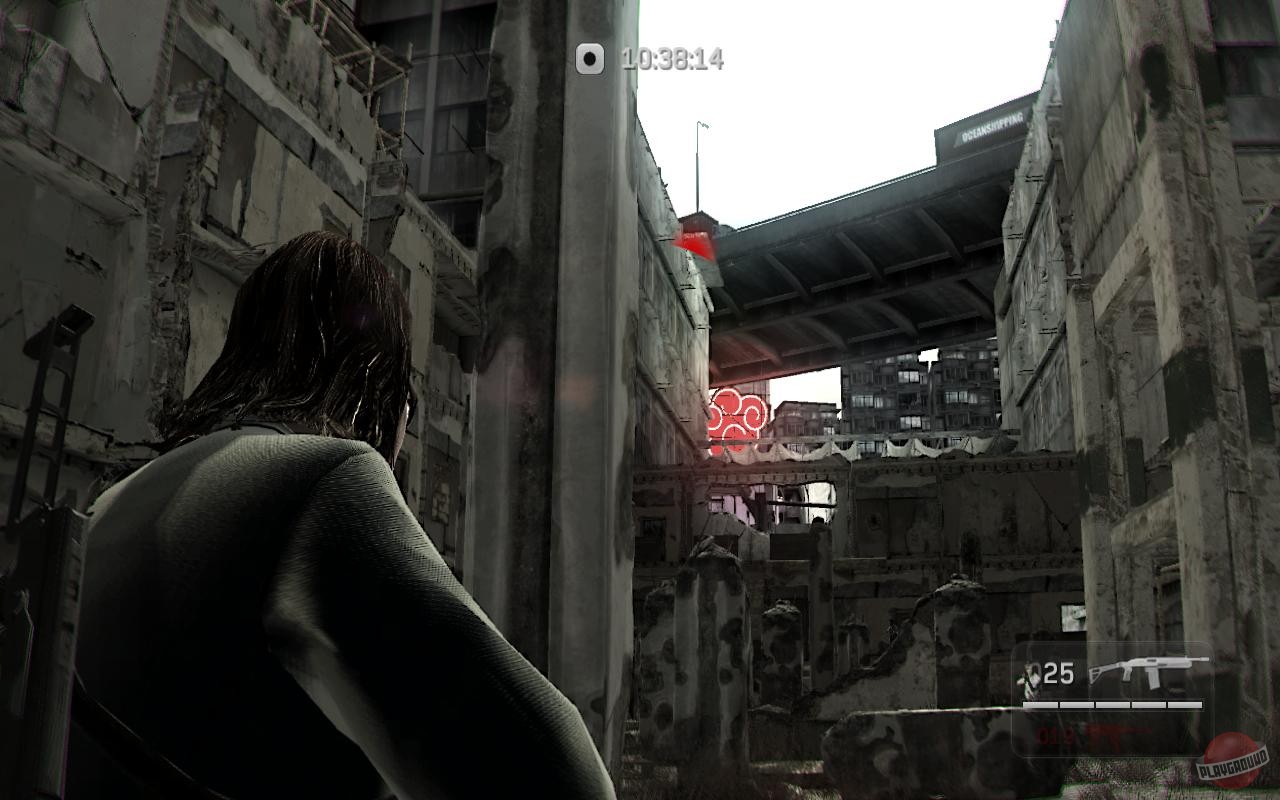This screenshot has height=800, width=1280.
Task: Click the small red banner atop the pillar
Action: (x=697, y=239)
